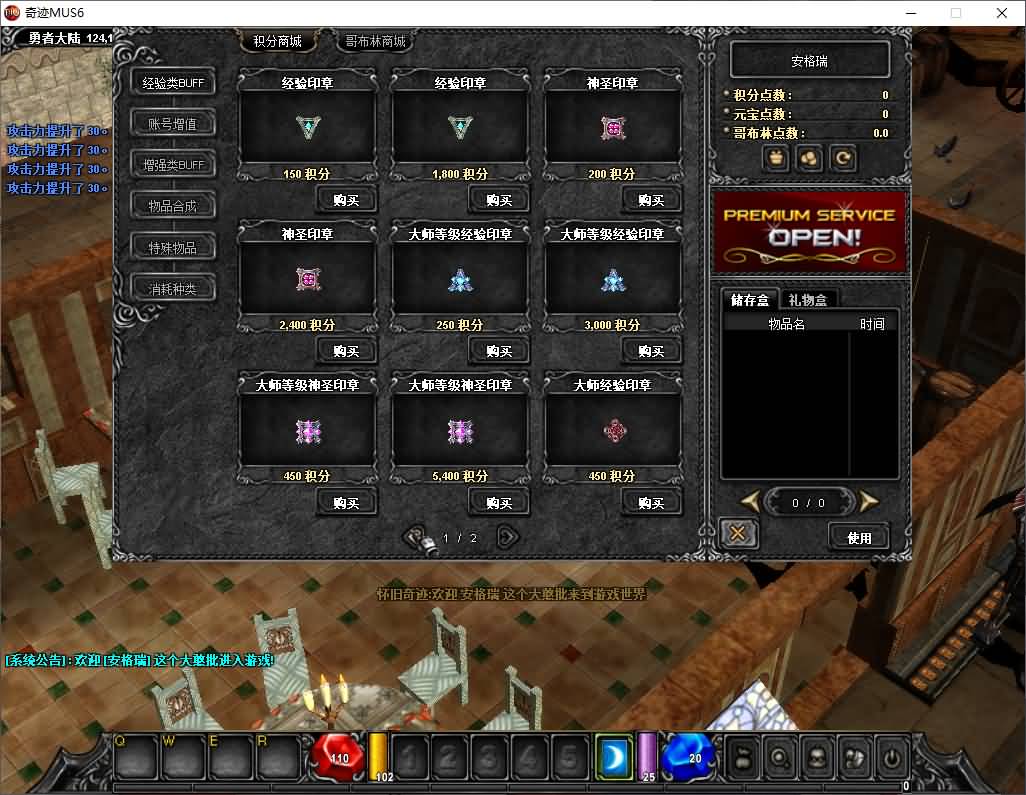Select the 账号增值 category

click(173, 124)
